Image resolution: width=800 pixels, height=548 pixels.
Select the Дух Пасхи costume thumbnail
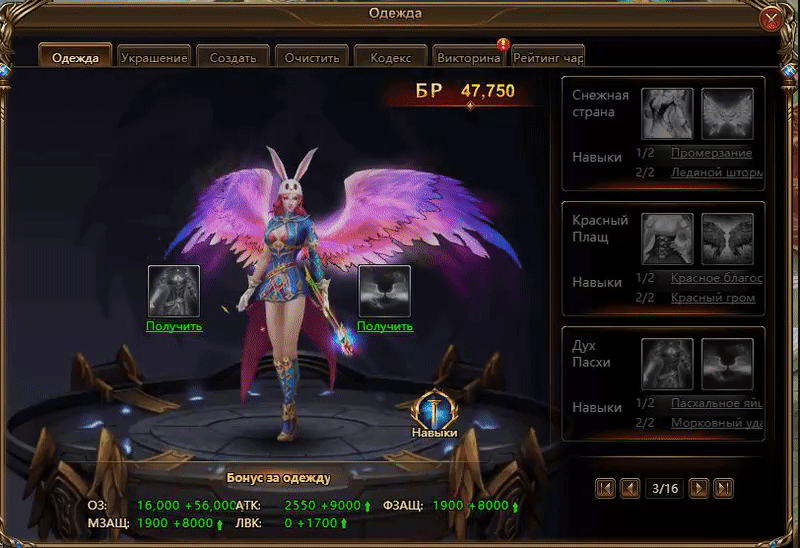[667, 363]
